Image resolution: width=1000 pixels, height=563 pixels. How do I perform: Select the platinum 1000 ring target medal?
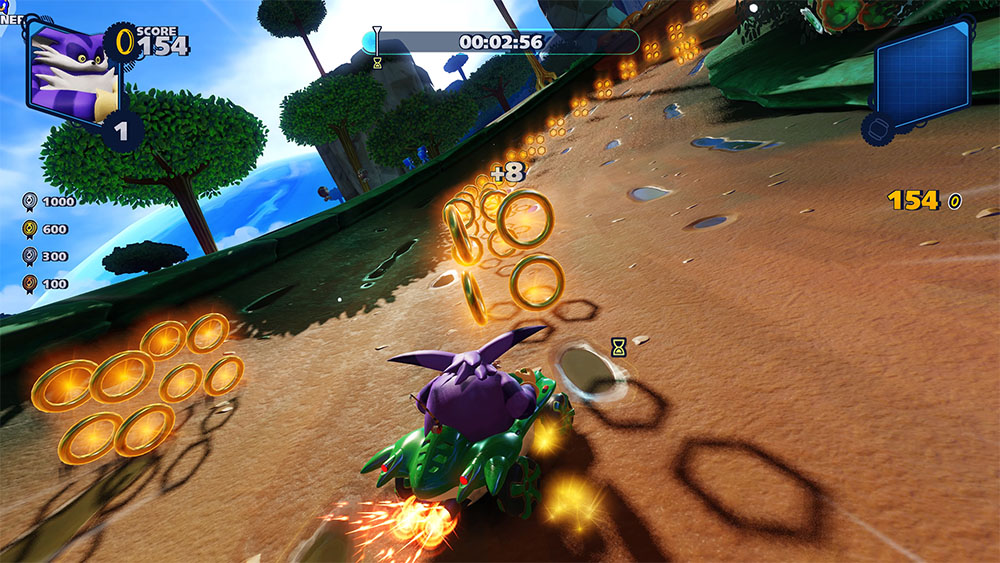pos(31,201)
